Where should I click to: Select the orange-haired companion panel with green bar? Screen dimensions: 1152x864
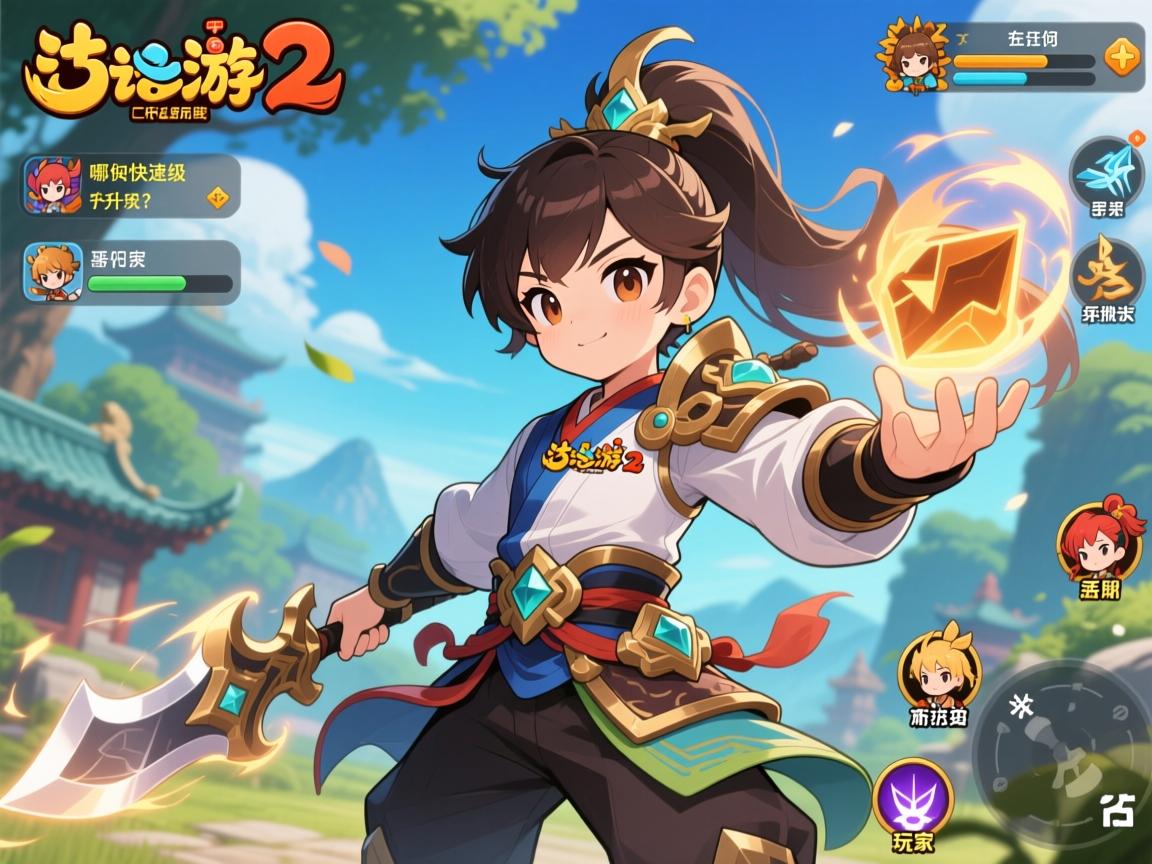point(131,272)
